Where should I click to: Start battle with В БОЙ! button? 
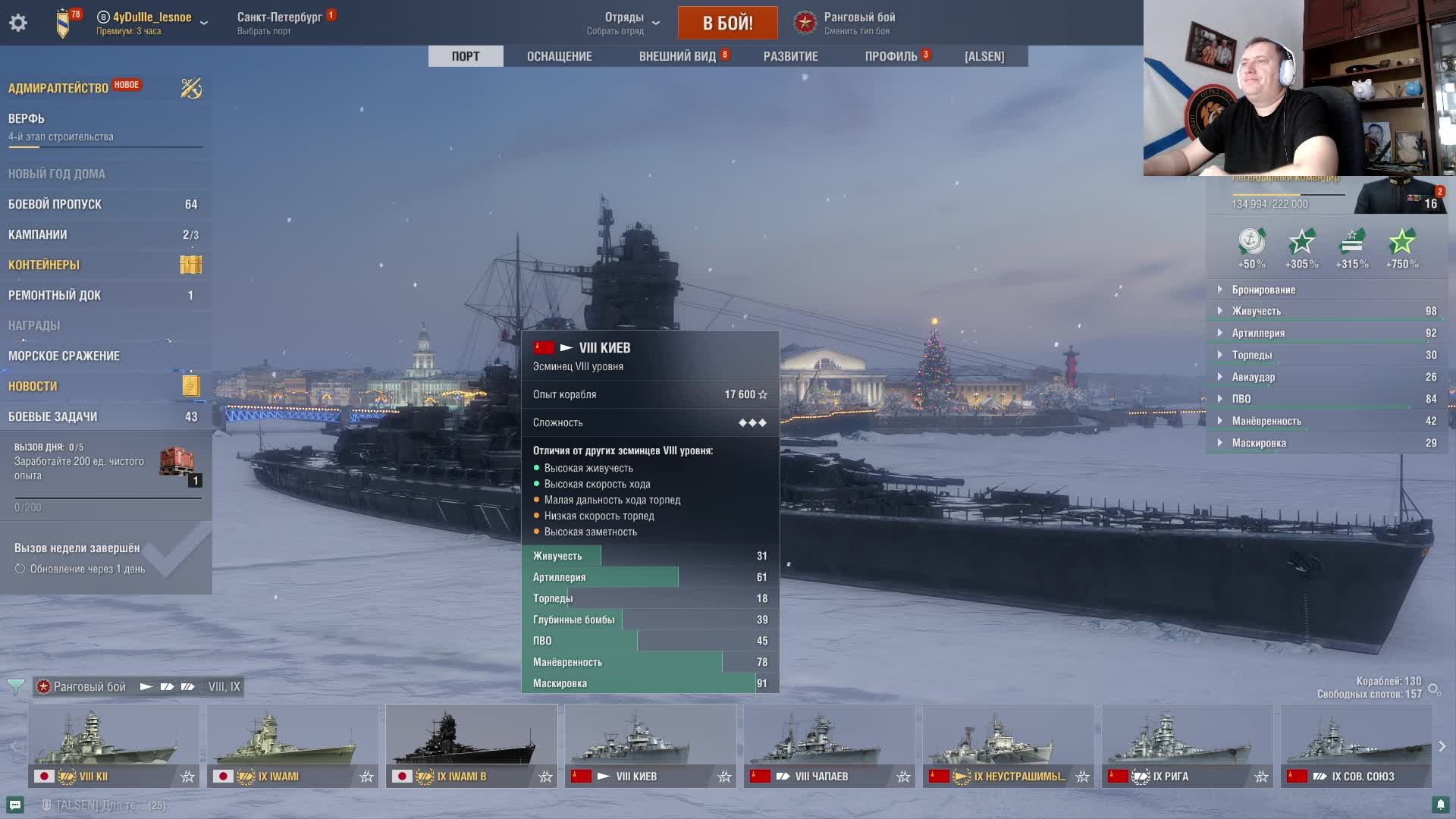point(727,23)
